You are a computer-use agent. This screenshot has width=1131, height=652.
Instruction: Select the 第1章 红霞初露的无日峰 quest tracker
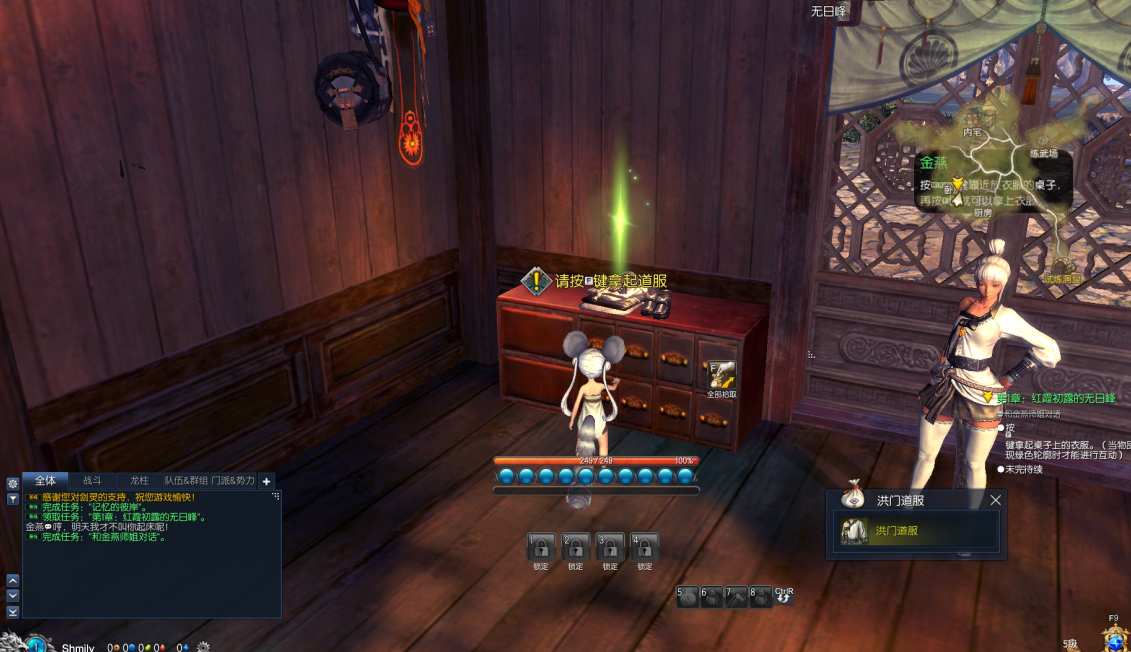[1055, 398]
